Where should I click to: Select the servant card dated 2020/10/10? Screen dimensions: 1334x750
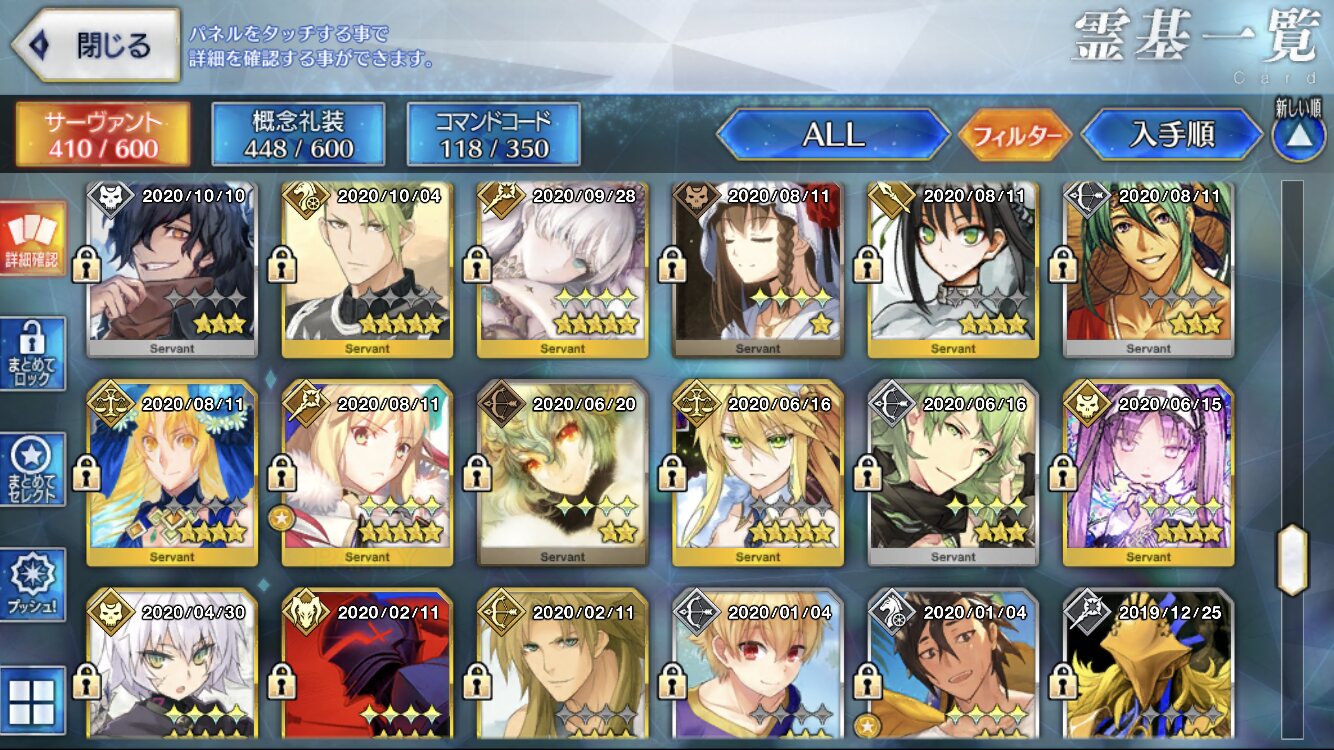[x=172, y=269]
